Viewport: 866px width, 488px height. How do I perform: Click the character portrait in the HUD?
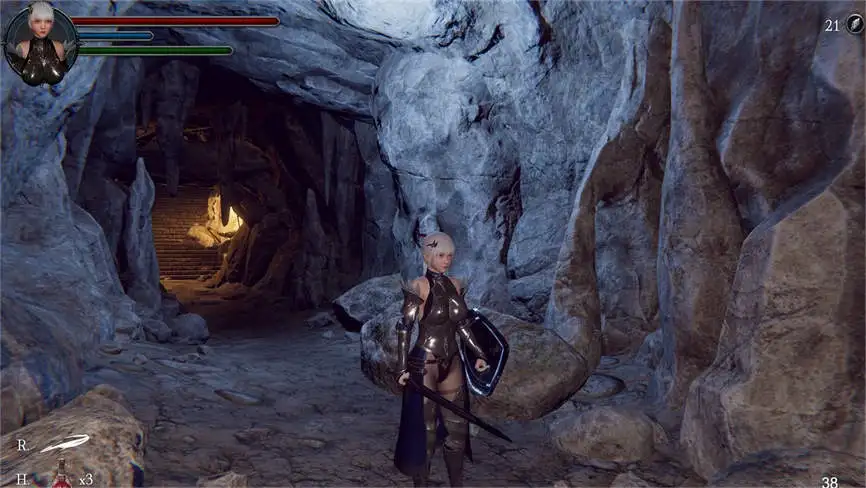[40, 41]
